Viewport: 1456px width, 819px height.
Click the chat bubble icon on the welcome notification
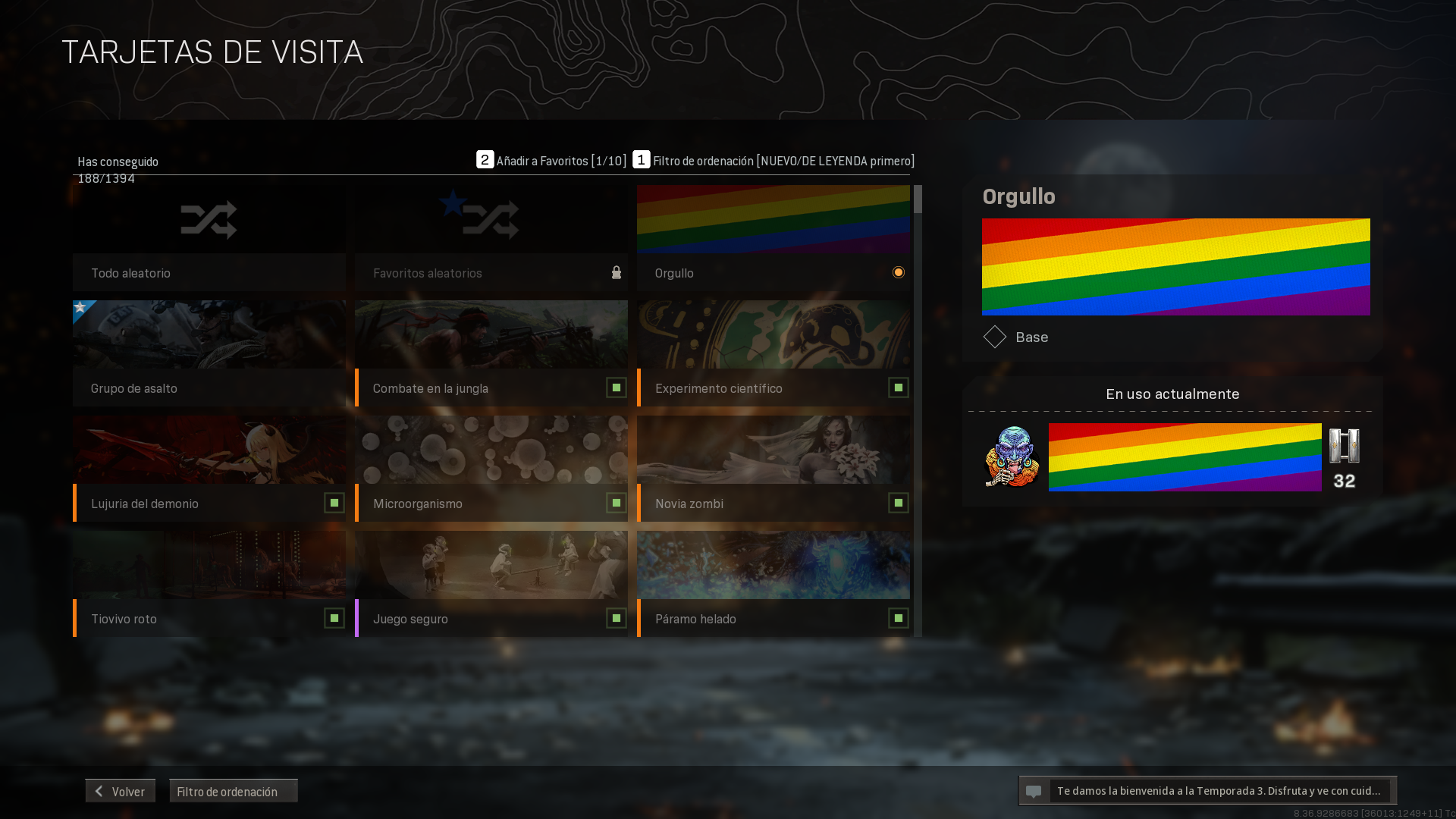[1035, 790]
